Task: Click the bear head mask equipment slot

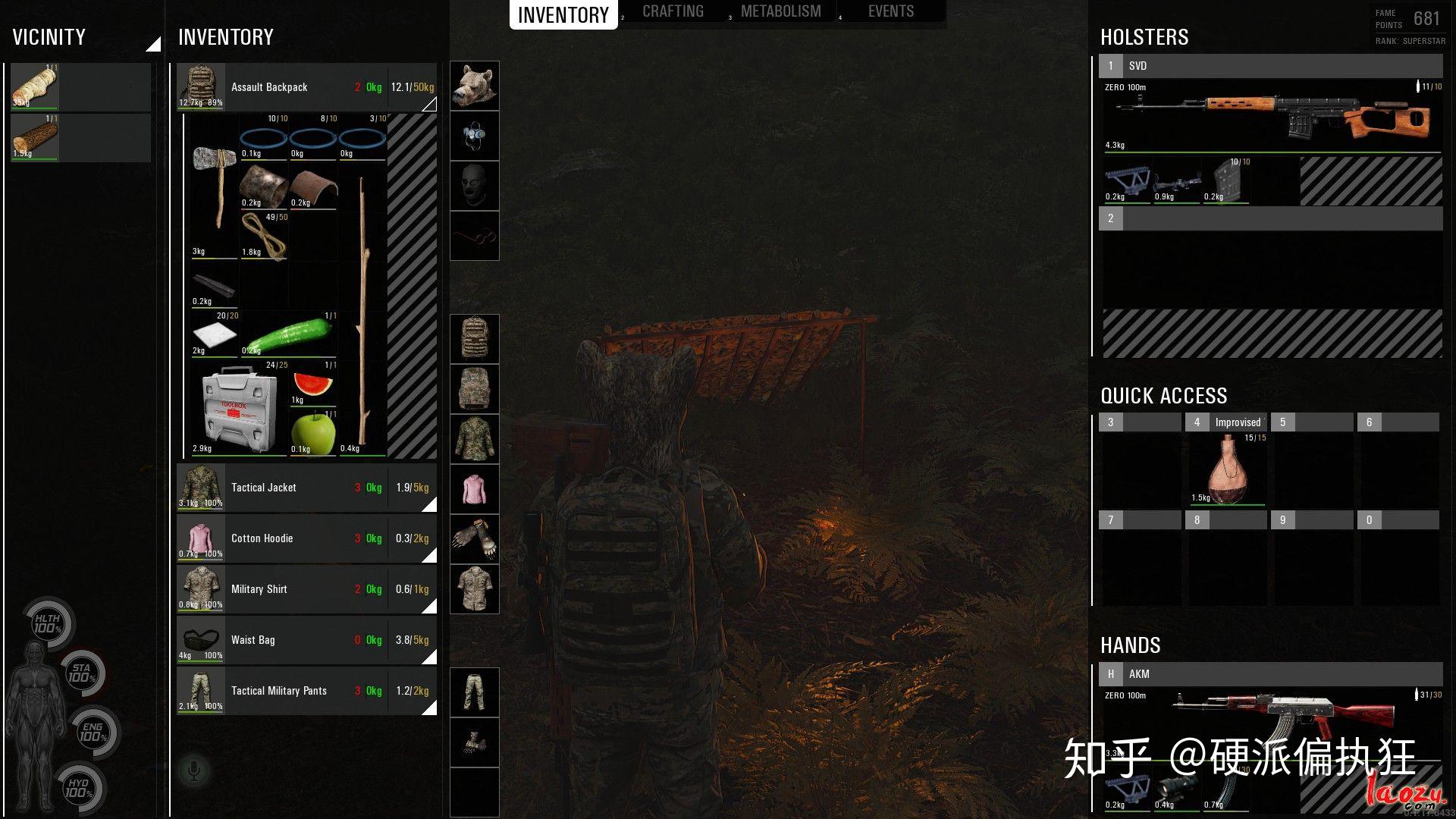Action: 474,86
